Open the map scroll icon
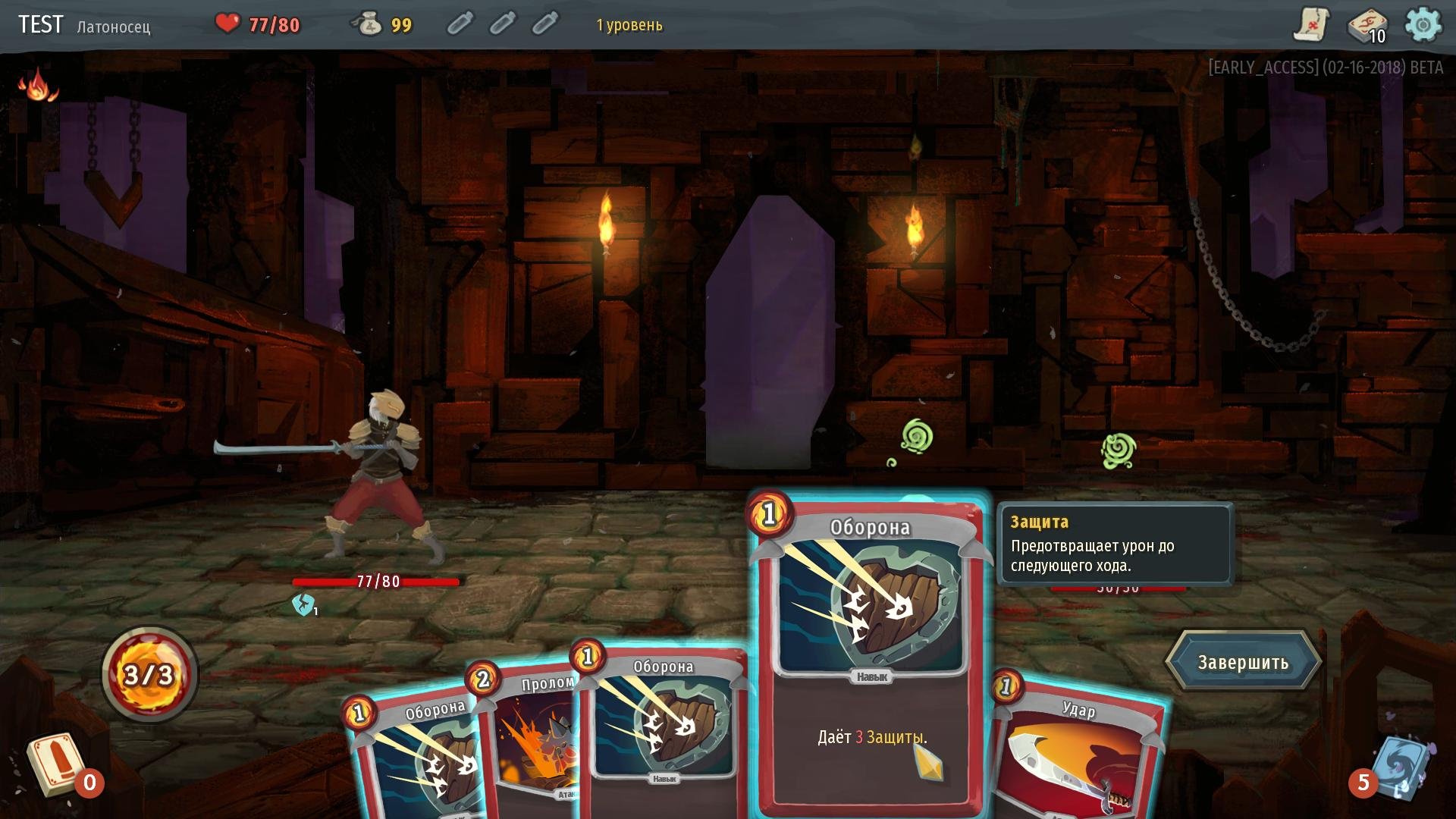Image resolution: width=1456 pixels, height=819 pixels. tap(1310, 25)
